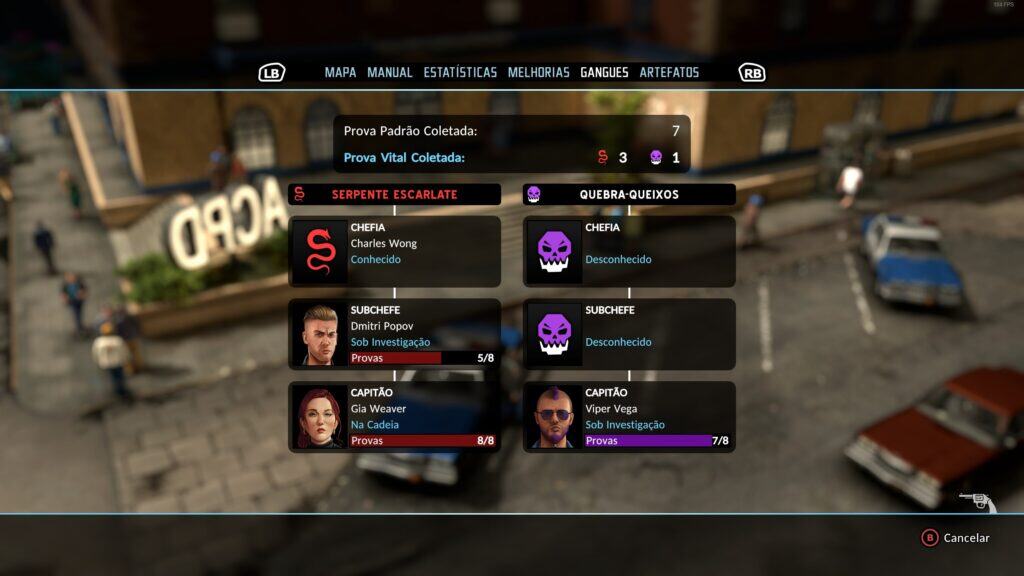Open the MANUAL tab

(x=389, y=72)
